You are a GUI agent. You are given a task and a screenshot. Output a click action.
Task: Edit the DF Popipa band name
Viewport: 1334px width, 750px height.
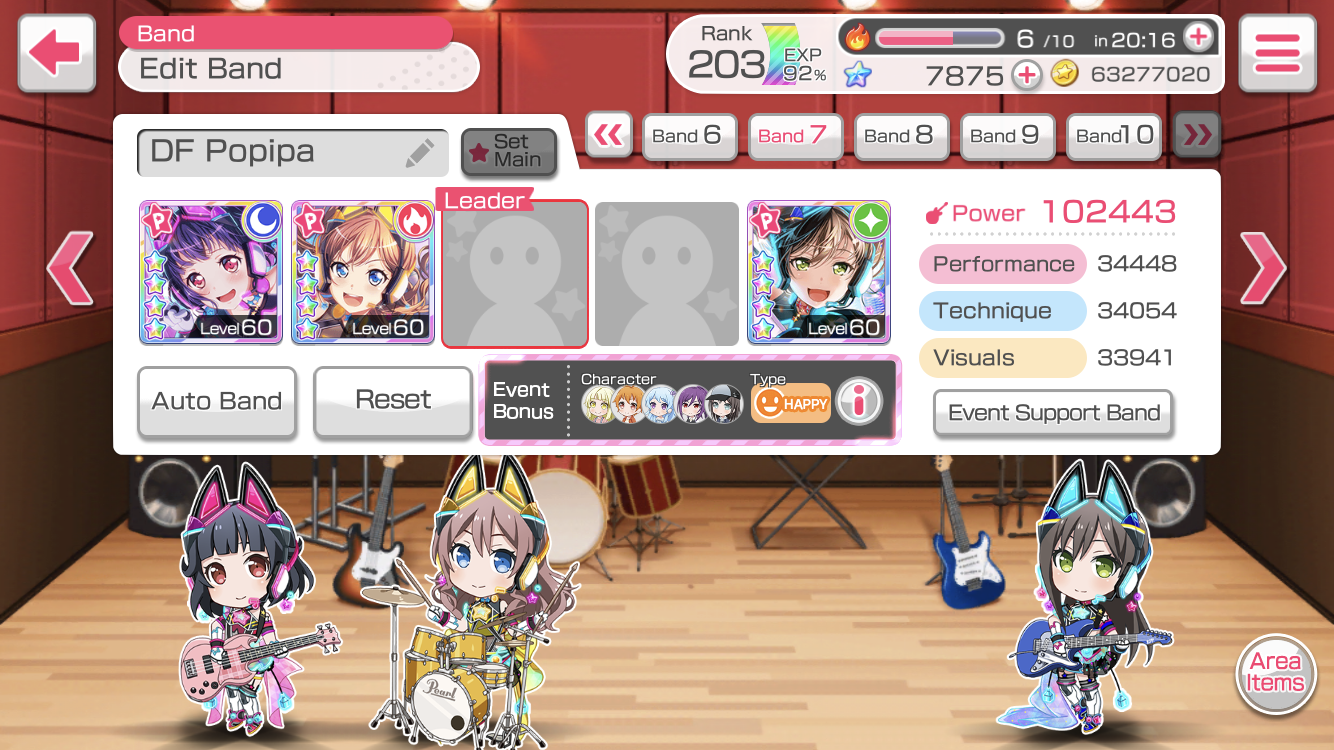pyautogui.click(x=420, y=153)
